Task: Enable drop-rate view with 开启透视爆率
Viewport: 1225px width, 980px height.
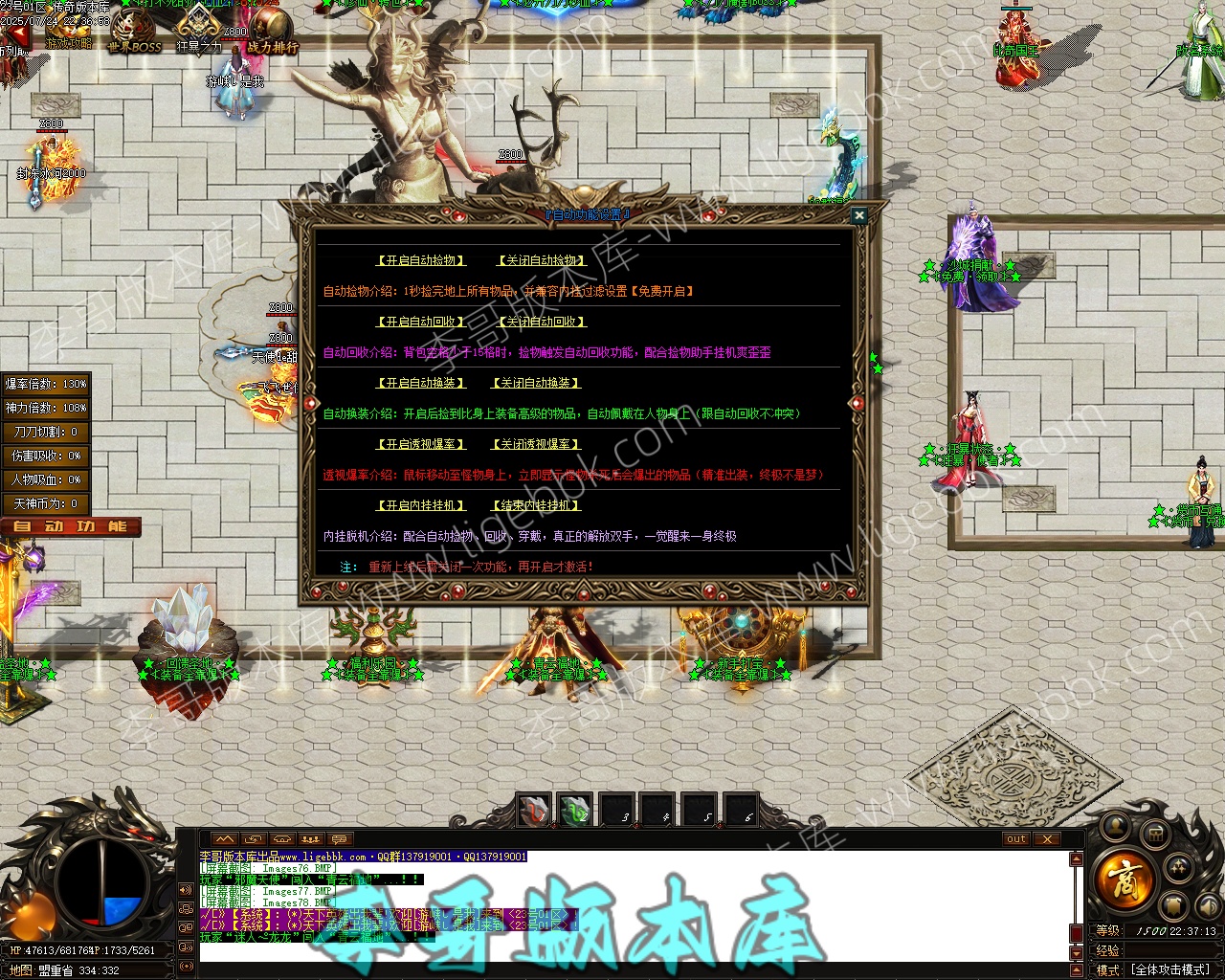Action: [x=421, y=444]
